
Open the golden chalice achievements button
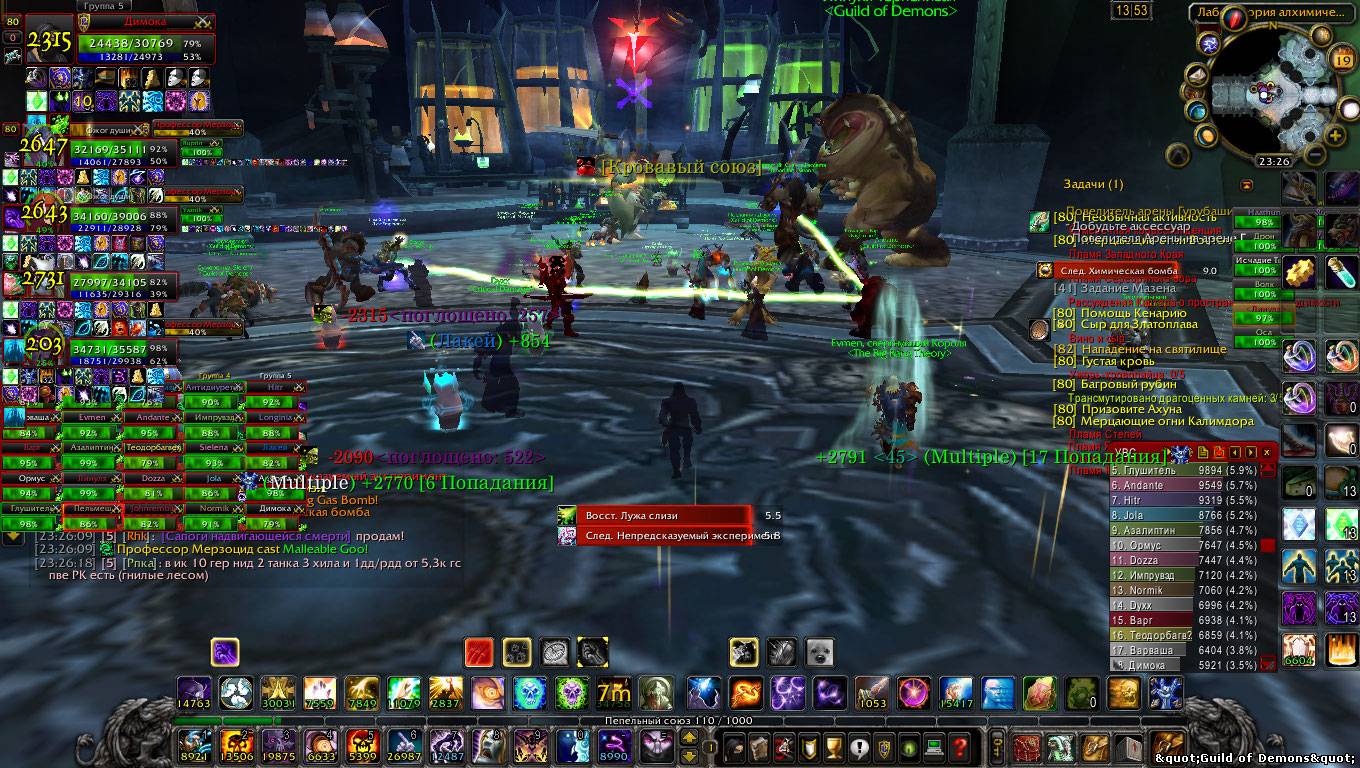833,746
